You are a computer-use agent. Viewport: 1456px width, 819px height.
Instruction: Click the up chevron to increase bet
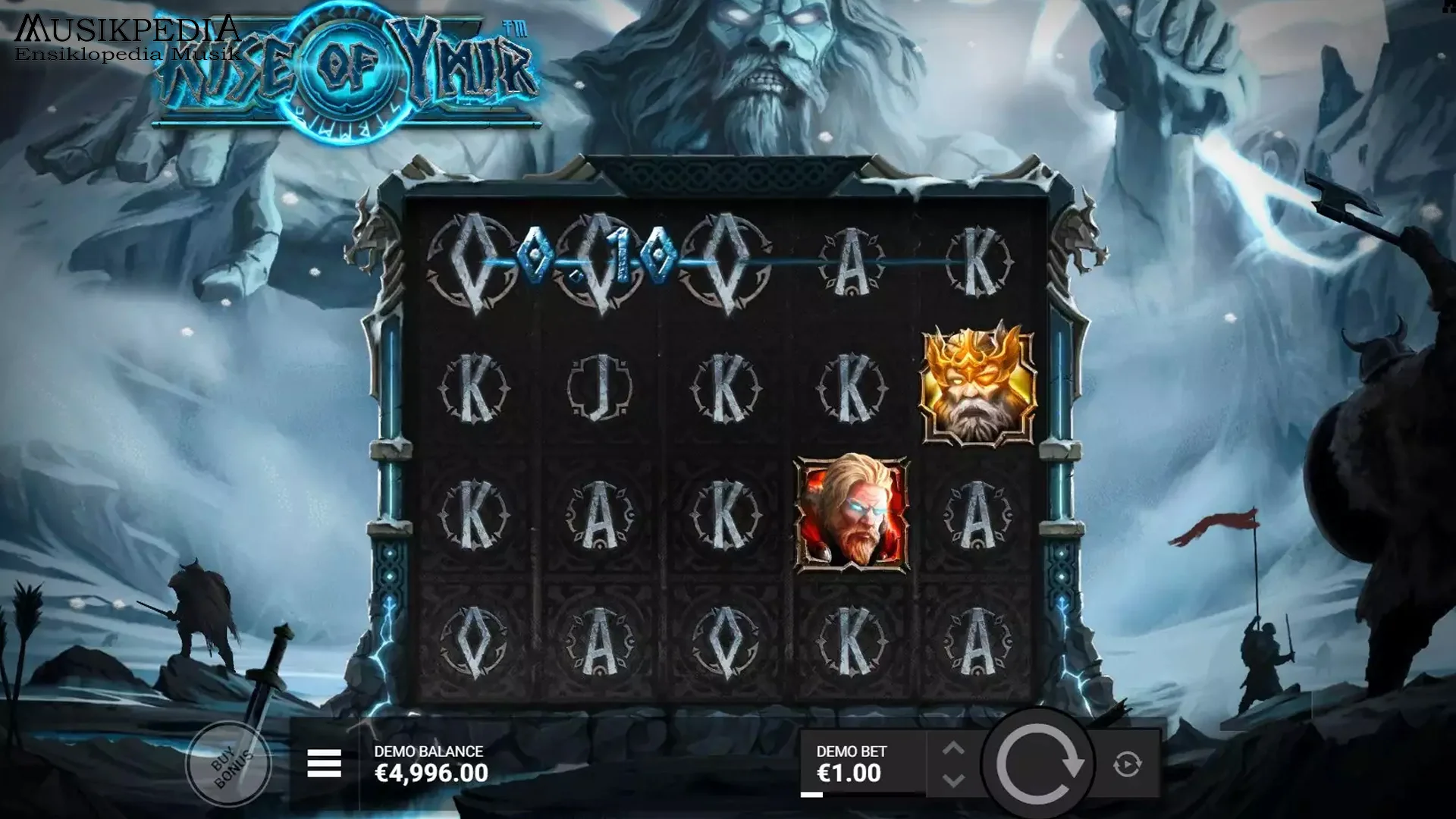954,747
